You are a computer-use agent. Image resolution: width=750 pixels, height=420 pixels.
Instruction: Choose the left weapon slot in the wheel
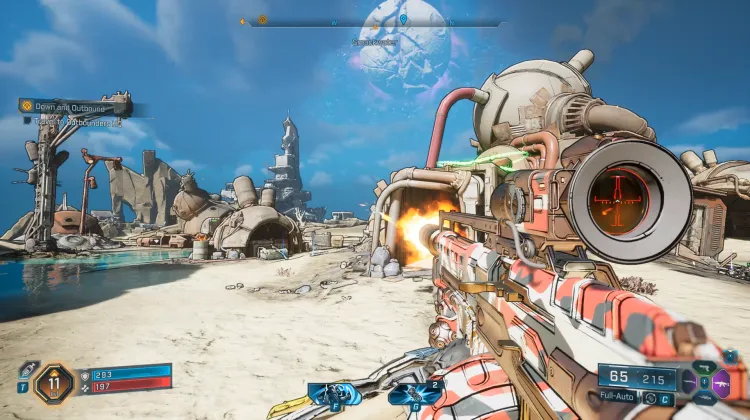[690, 381]
